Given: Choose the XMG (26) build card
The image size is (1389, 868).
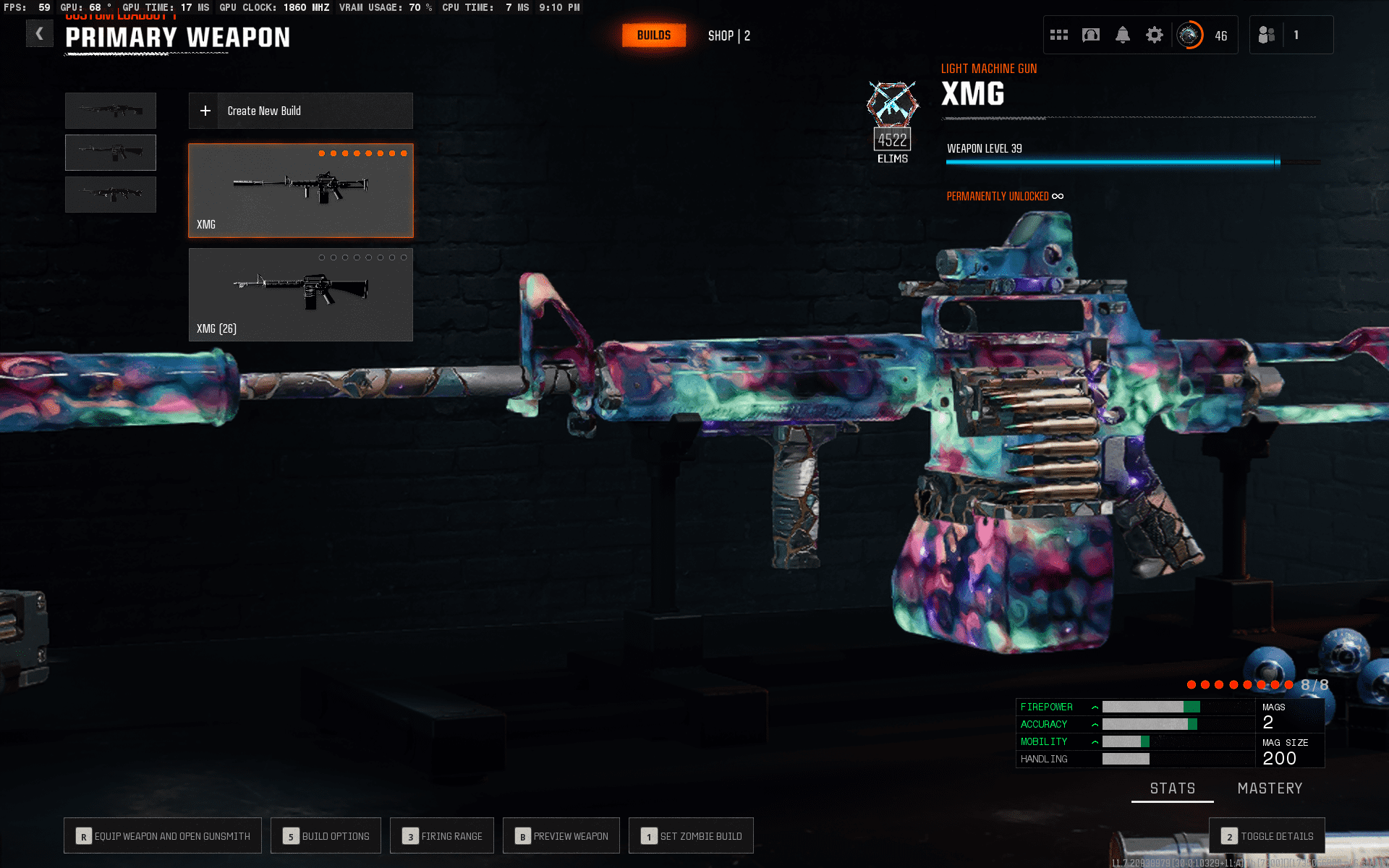Looking at the screenshot, I should [300, 294].
